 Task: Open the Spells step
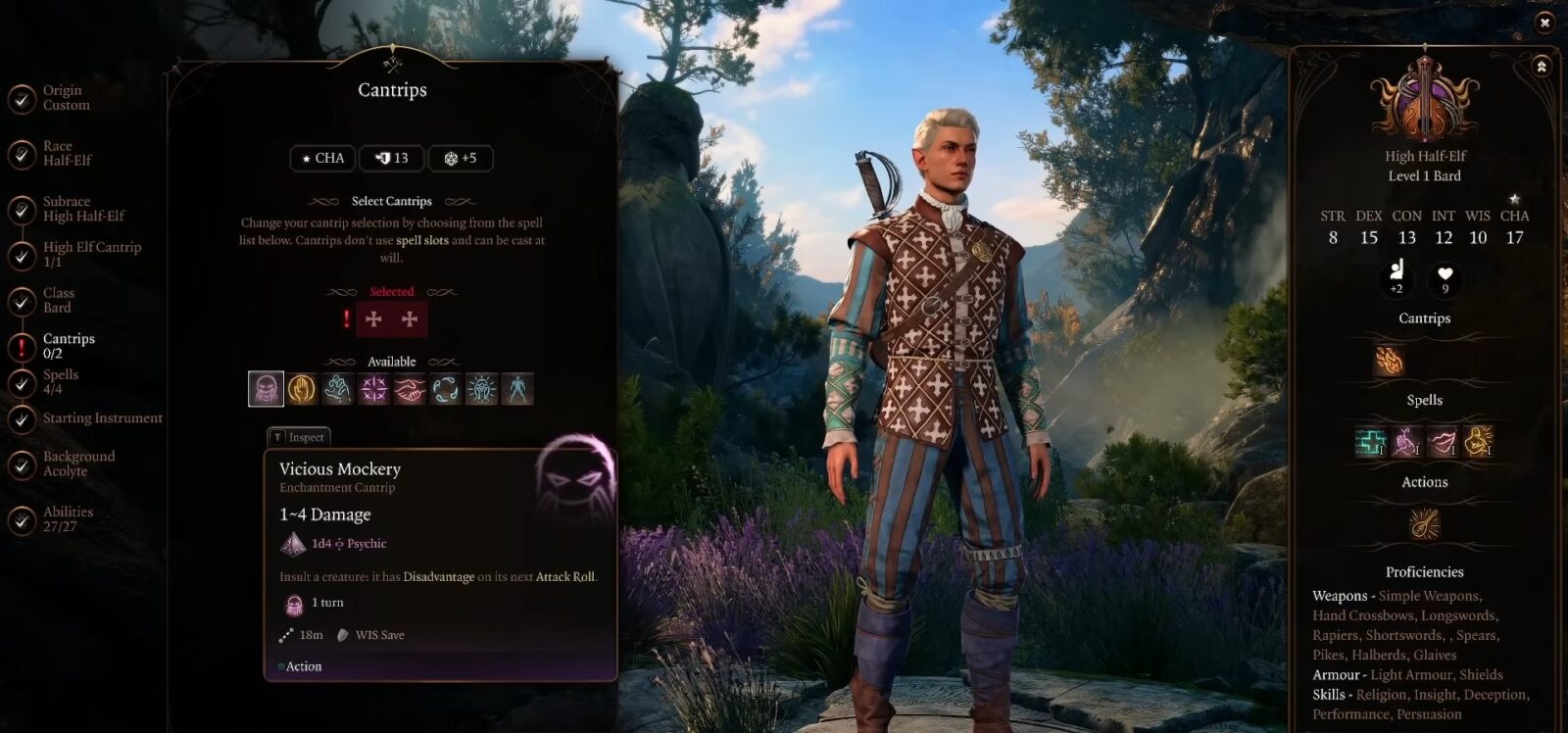tap(60, 382)
